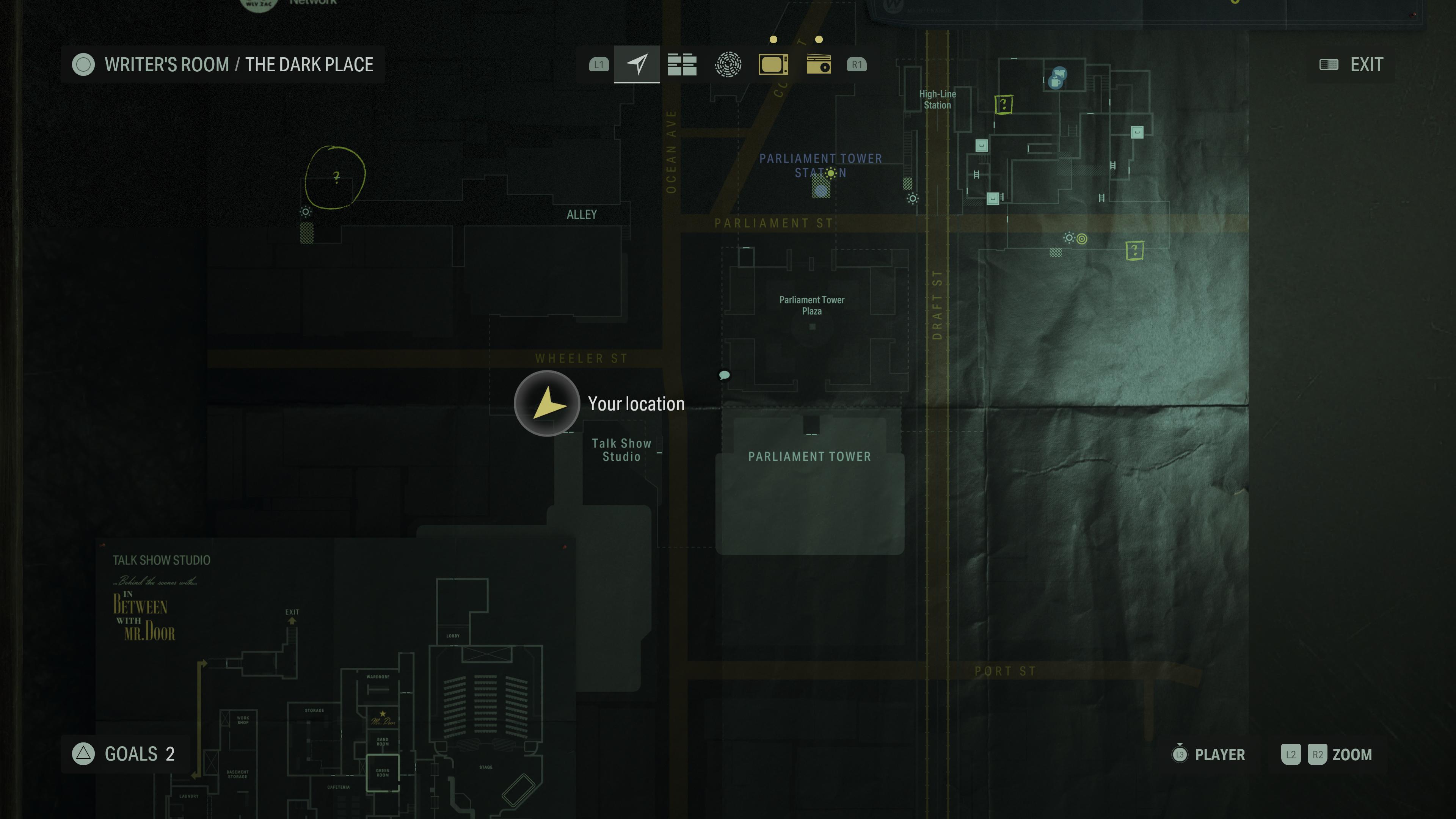
Task: Select the map navigation arrow tab
Action: 637,64
